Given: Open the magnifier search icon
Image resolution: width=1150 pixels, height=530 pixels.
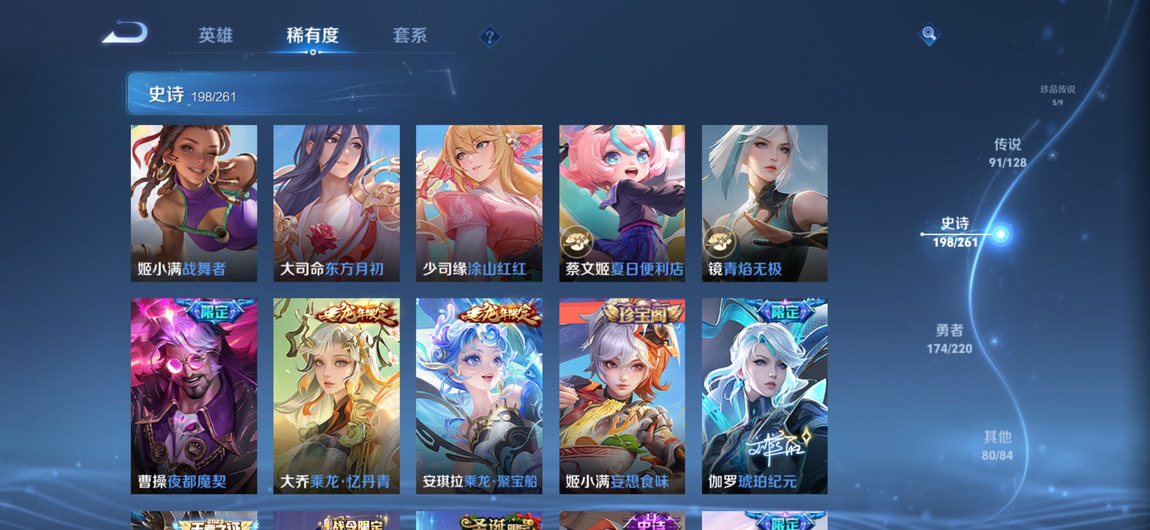Looking at the screenshot, I should (929, 35).
